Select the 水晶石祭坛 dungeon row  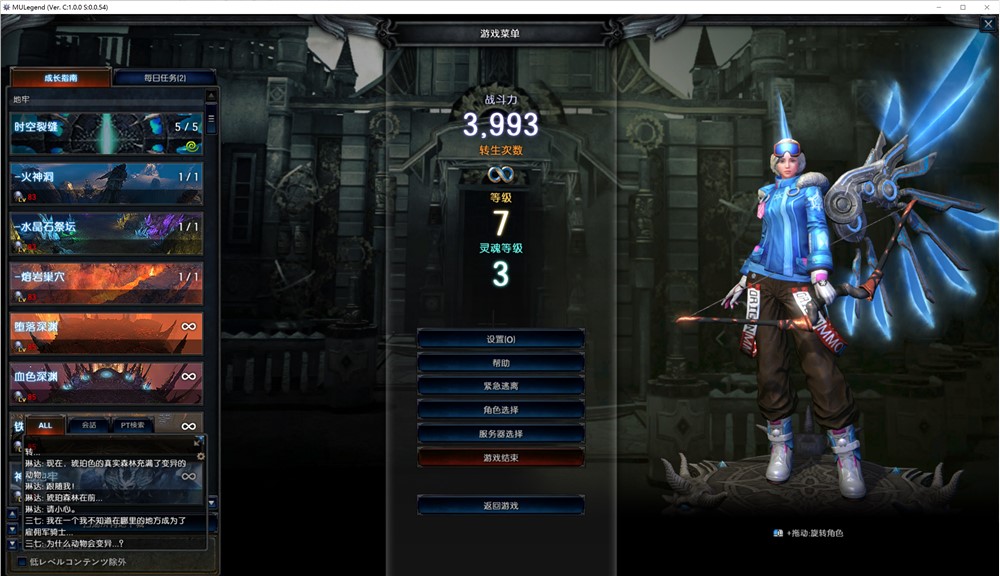(x=106, y=233)
